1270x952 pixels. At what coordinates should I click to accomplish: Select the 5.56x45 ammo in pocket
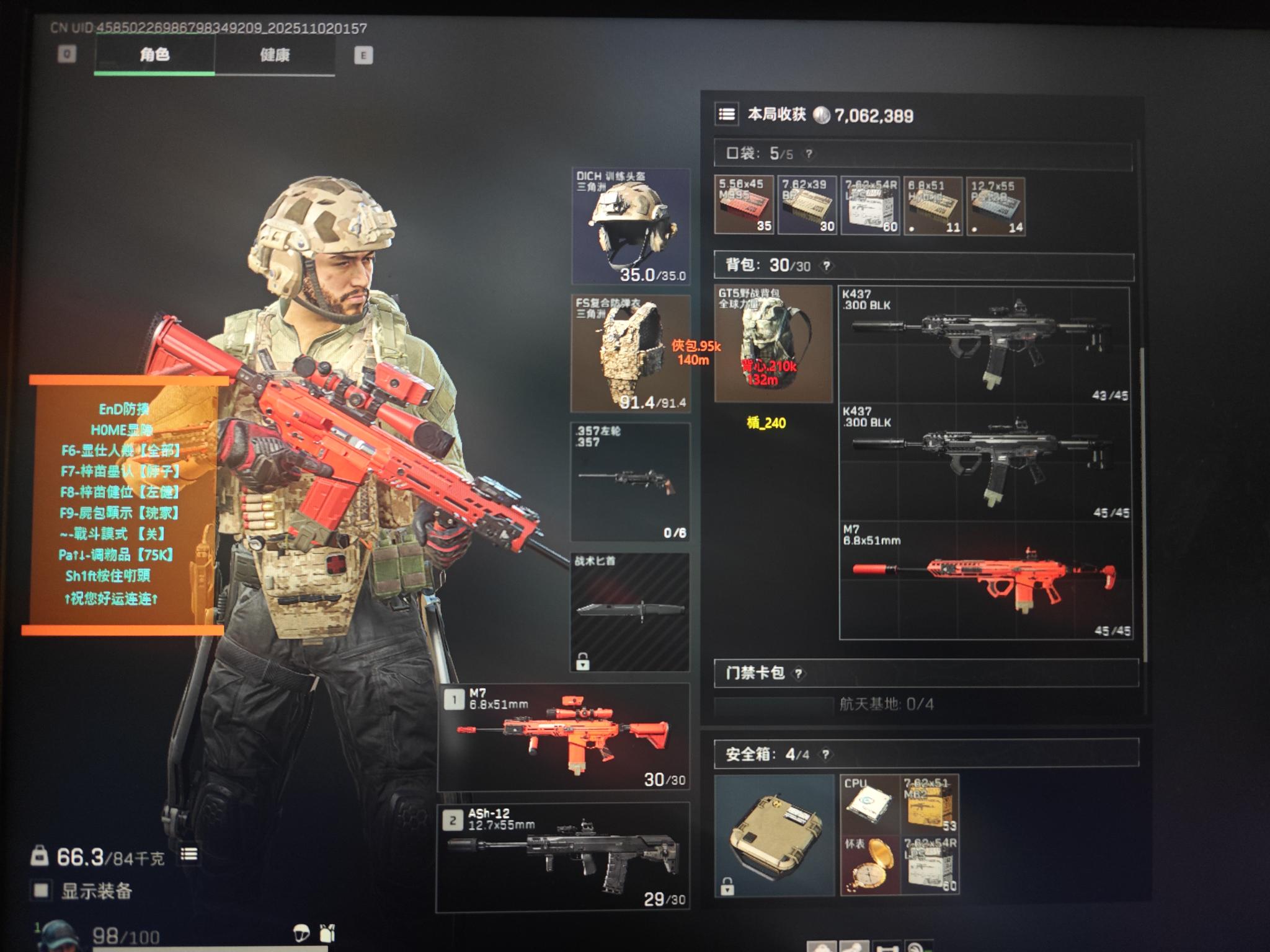click(744, 205)
